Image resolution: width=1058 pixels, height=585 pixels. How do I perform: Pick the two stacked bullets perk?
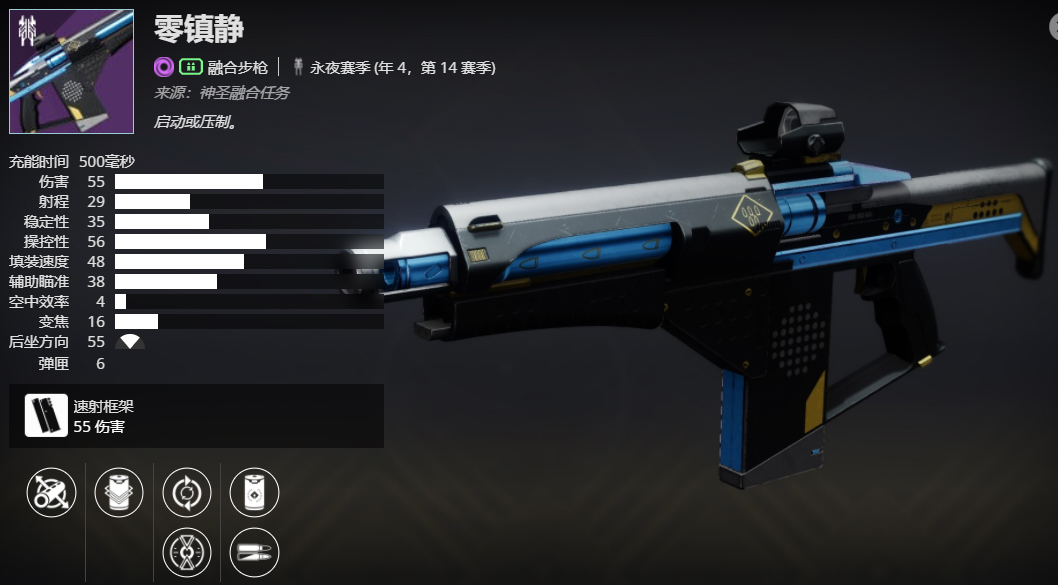tap(254, 553)
